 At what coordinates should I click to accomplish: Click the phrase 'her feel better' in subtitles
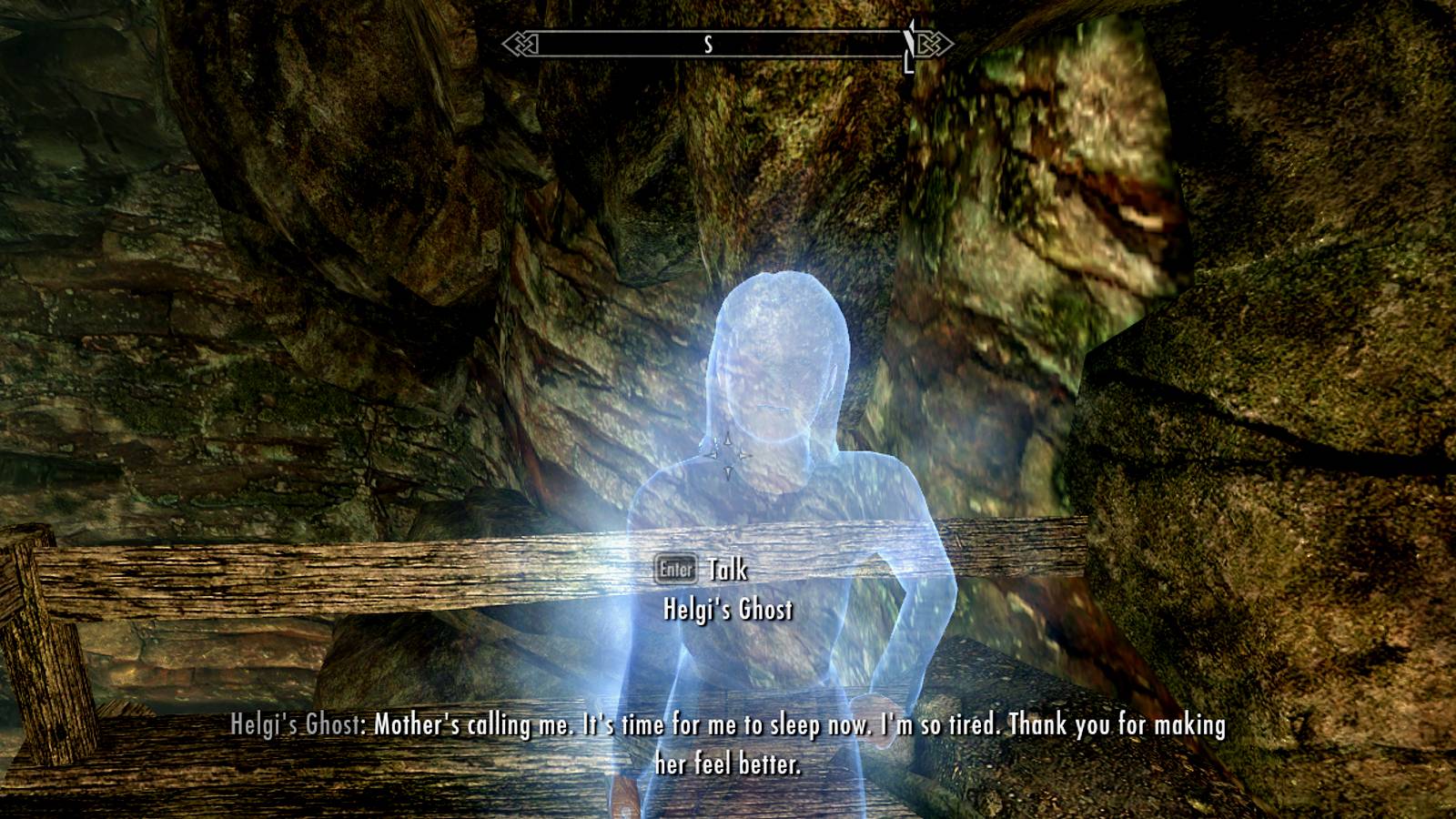coord(728,763)
